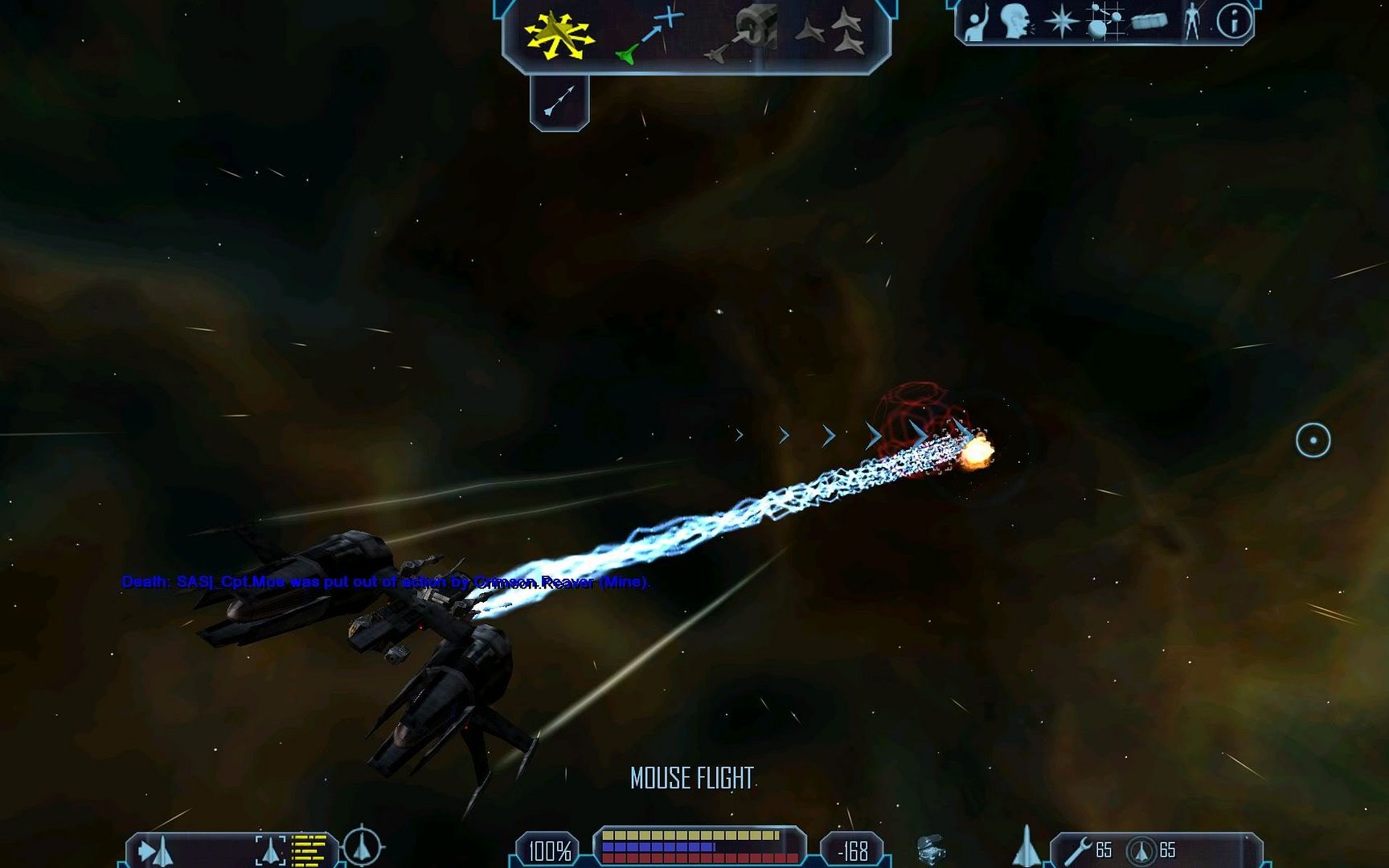
Task: Switch the contact list to the arrow-ship view
Action: [156, 851]
